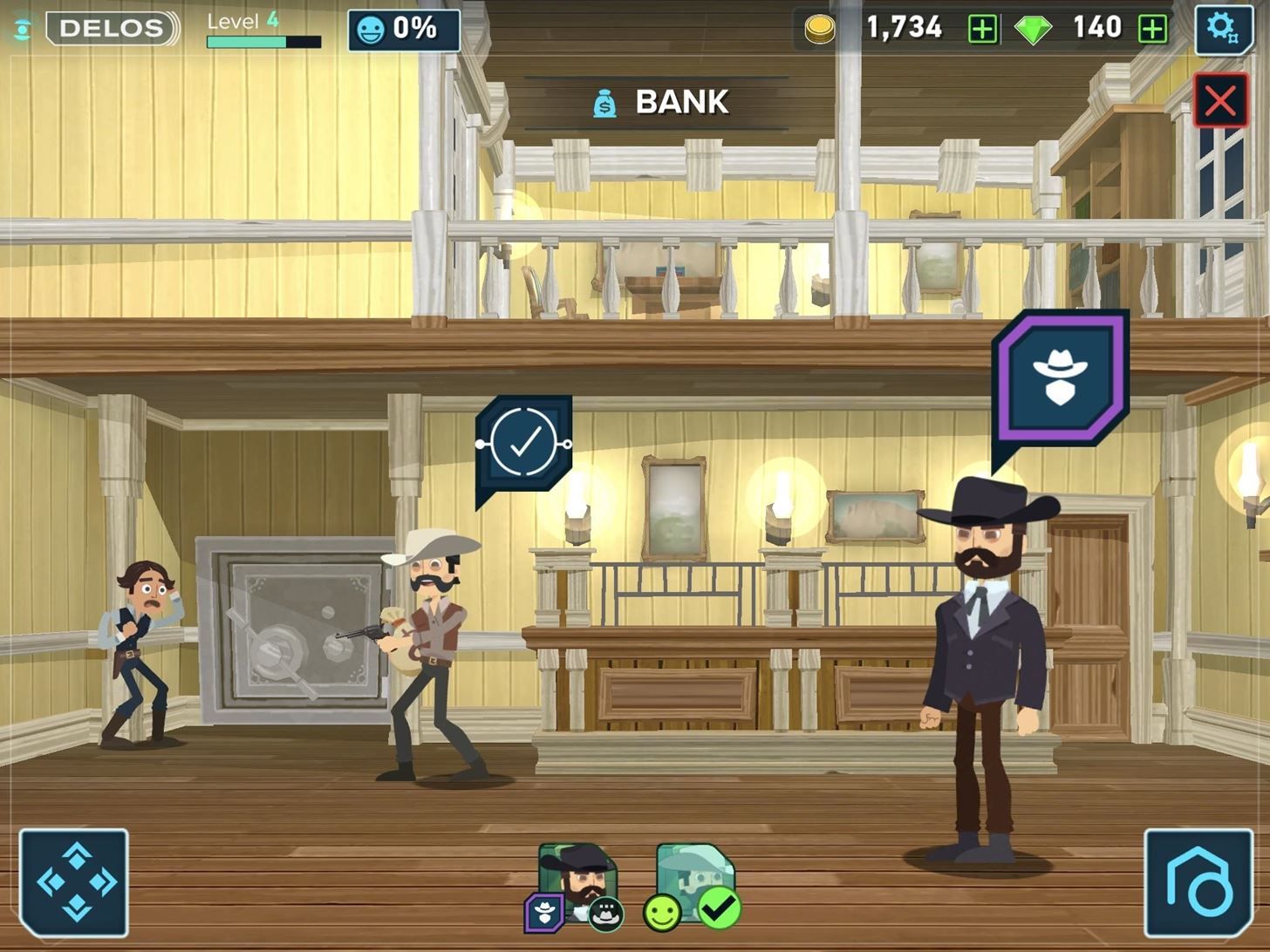The width and height of the screenshot is (1270, 952).
Task: Close the bank view with the red X
Action: 1220,99
